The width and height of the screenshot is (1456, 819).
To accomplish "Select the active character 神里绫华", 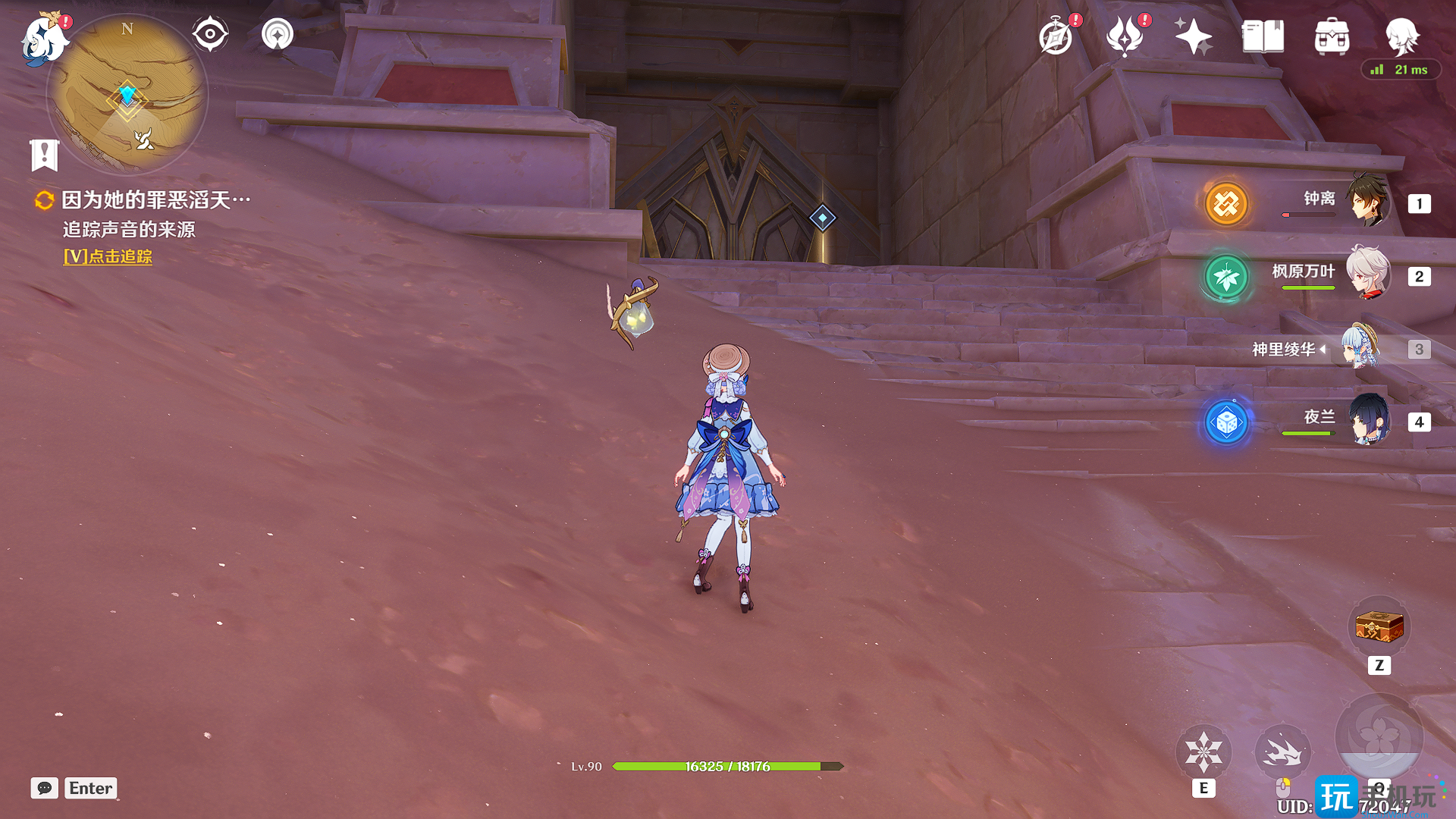I will click(1360, 348).
